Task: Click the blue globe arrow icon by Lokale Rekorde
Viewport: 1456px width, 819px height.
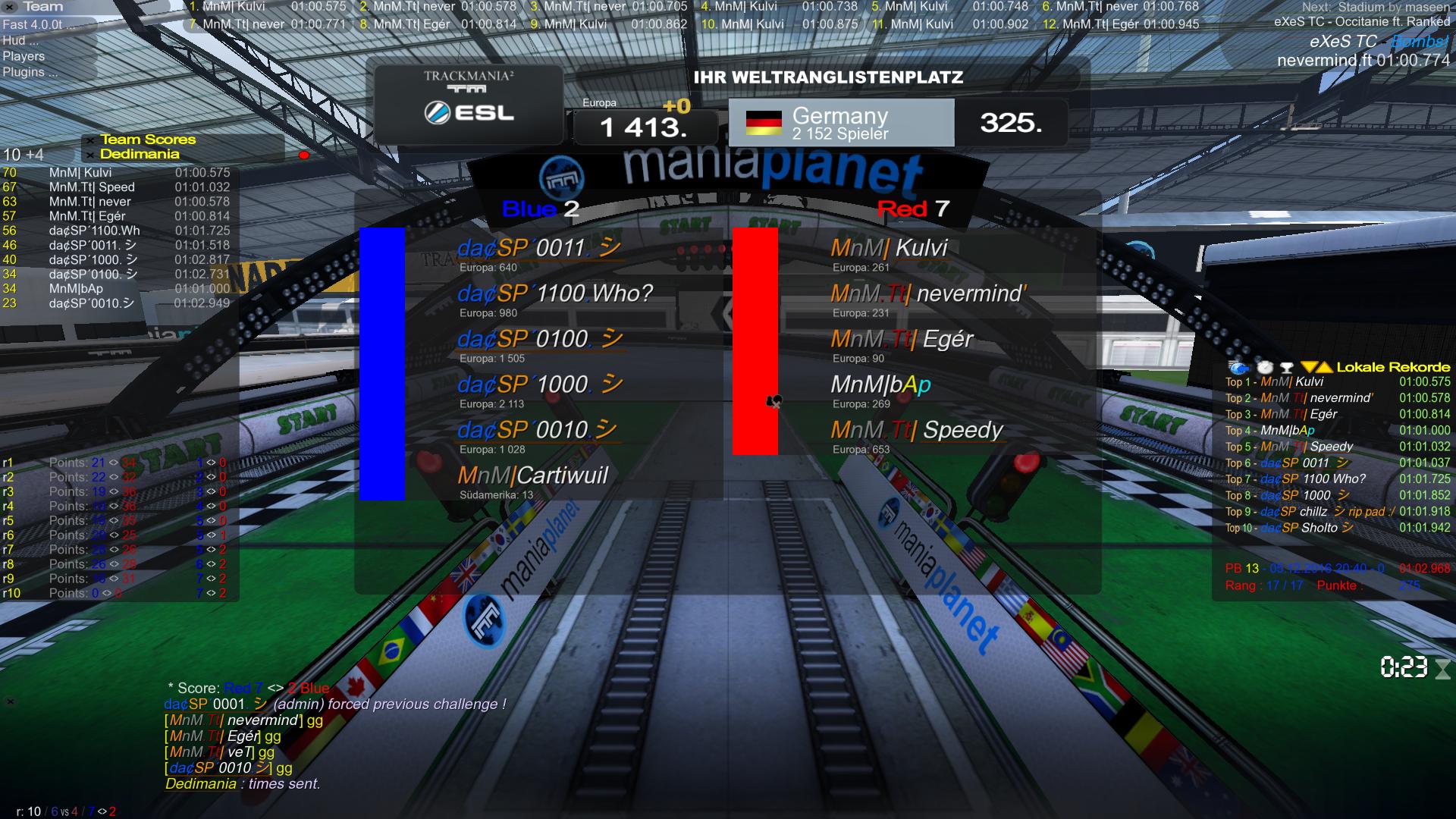Action: coord(1238,368)
